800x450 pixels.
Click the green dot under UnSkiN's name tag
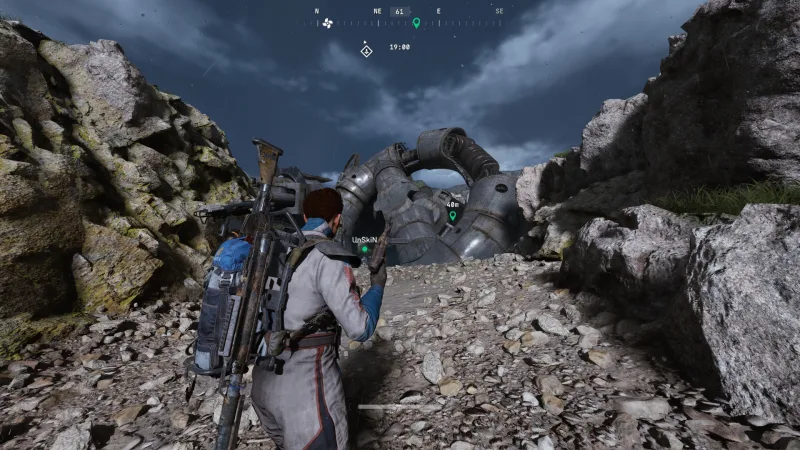tap(365, 249)
